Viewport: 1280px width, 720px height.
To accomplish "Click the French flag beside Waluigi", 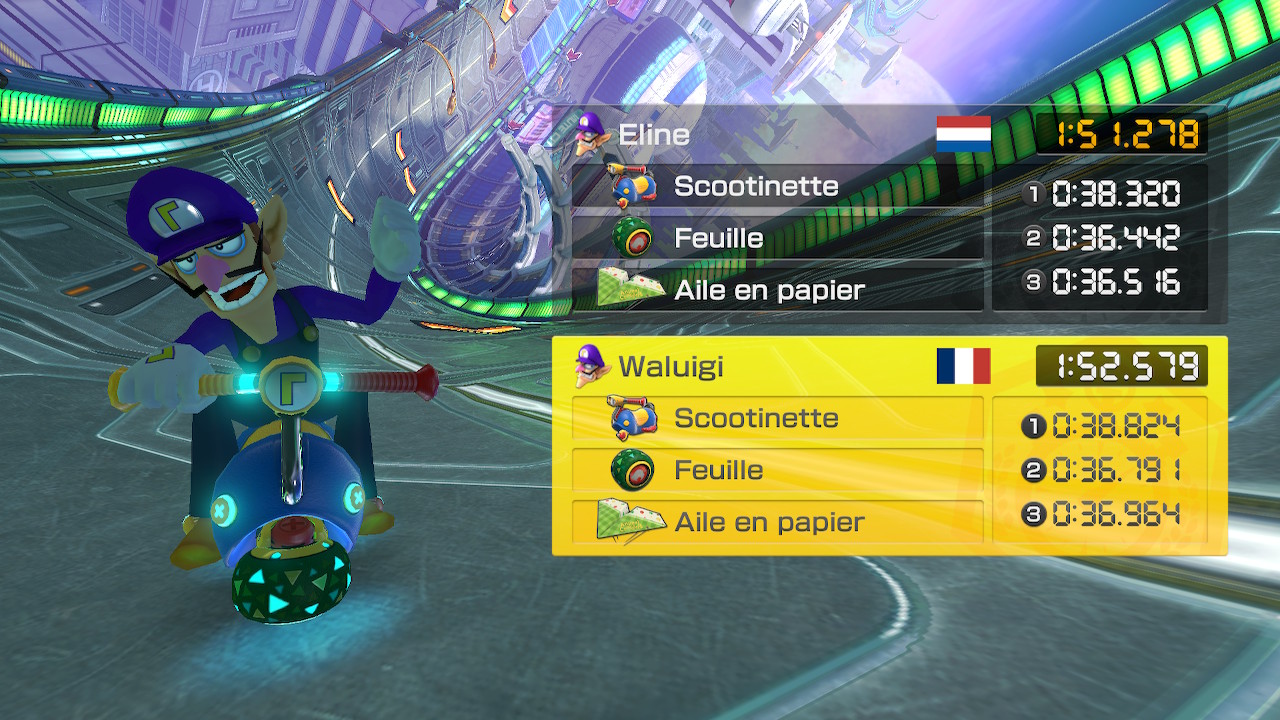I will coord(963,366).
